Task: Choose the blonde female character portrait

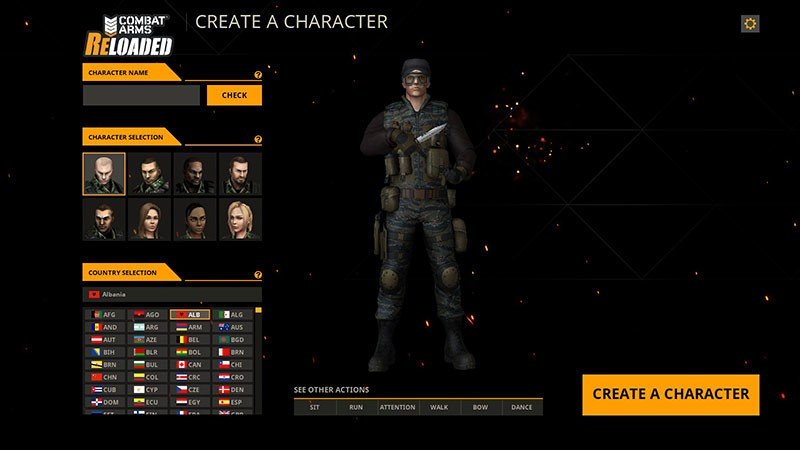Action: click(x=241, y=219)
